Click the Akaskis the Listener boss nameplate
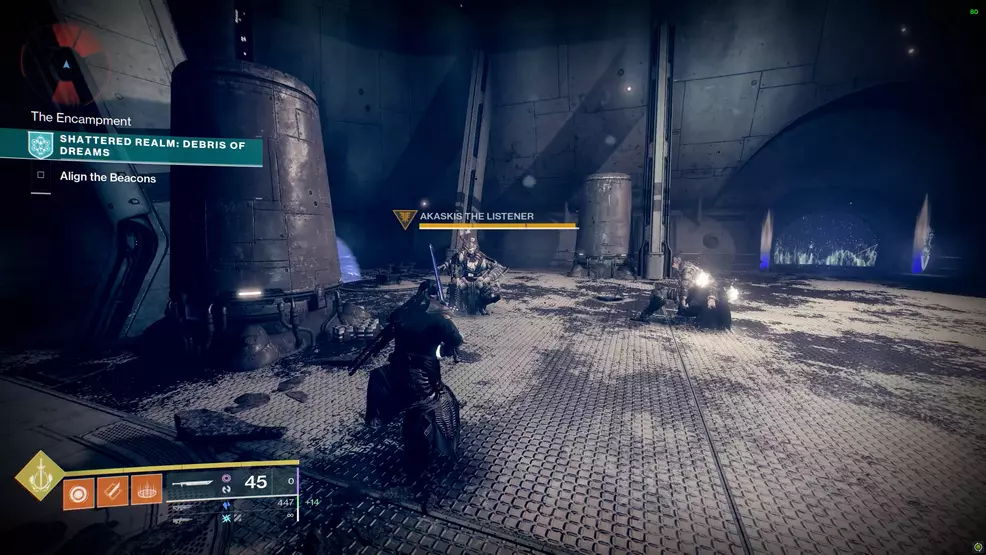This screenshot has width=986, height=555. (x=477, y=216)
